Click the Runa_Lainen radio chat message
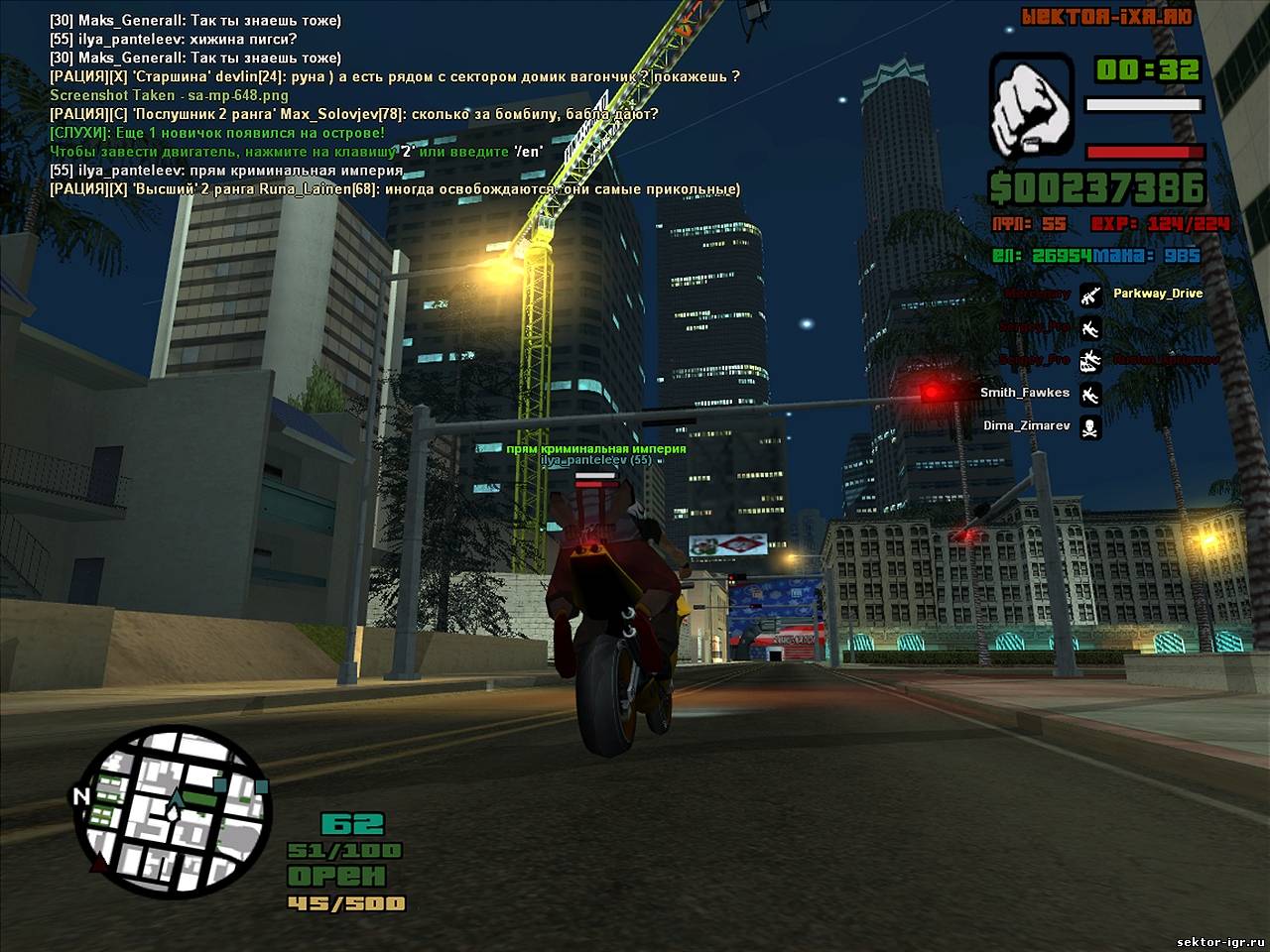Image resolution: width=1270 pixels, height=952 pixels. click(x=395, y=189)
